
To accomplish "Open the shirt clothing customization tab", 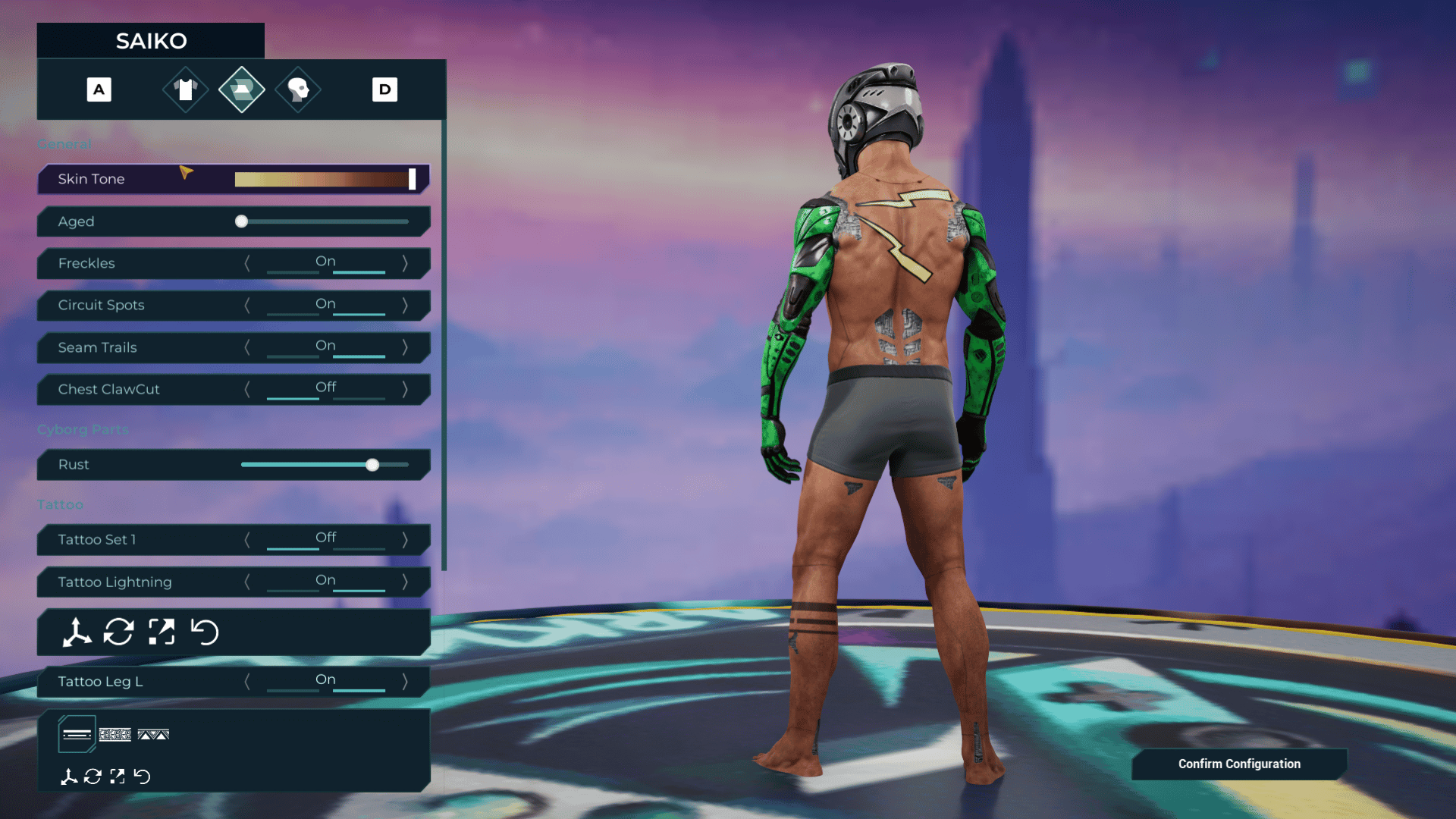I will tap(184, 89).
